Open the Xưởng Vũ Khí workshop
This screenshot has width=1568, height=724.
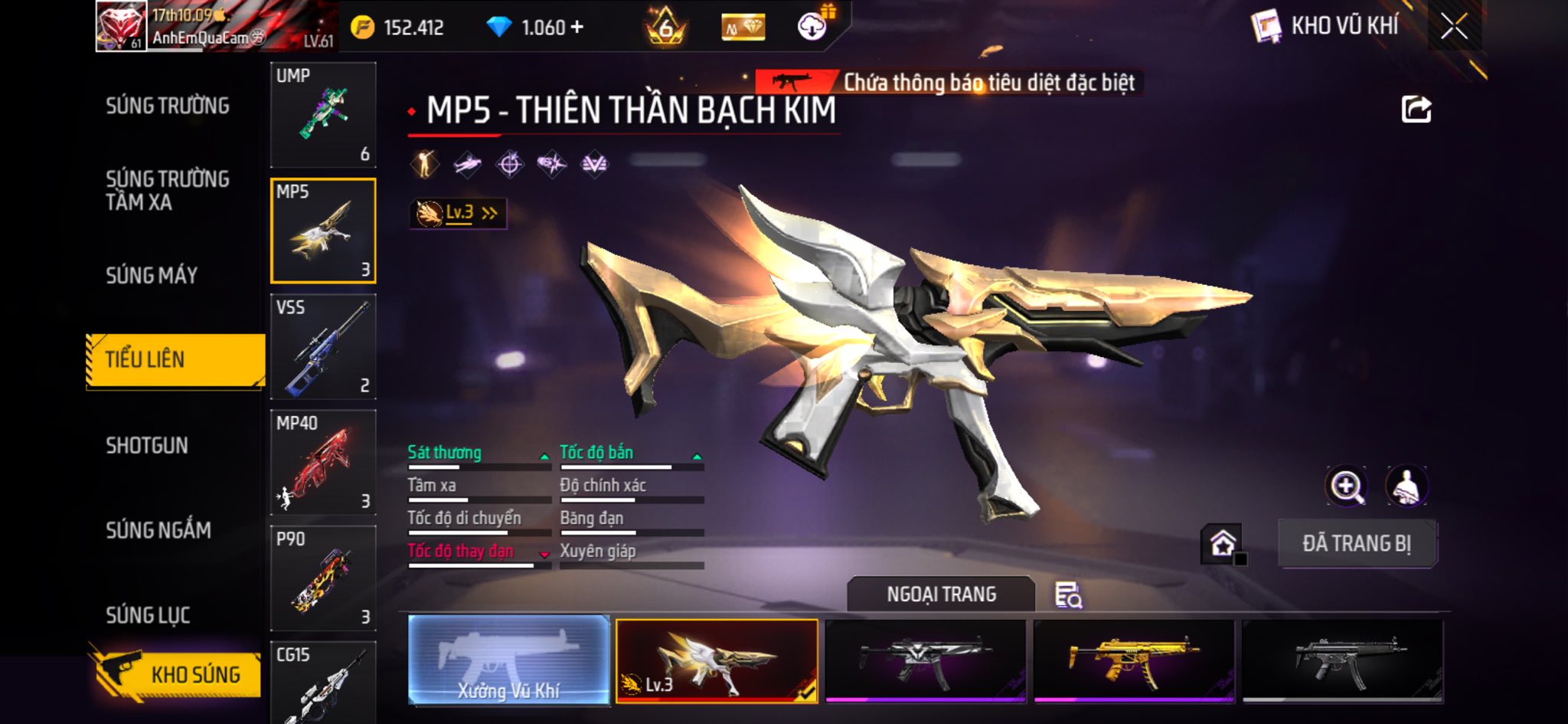tap(509, 660)
